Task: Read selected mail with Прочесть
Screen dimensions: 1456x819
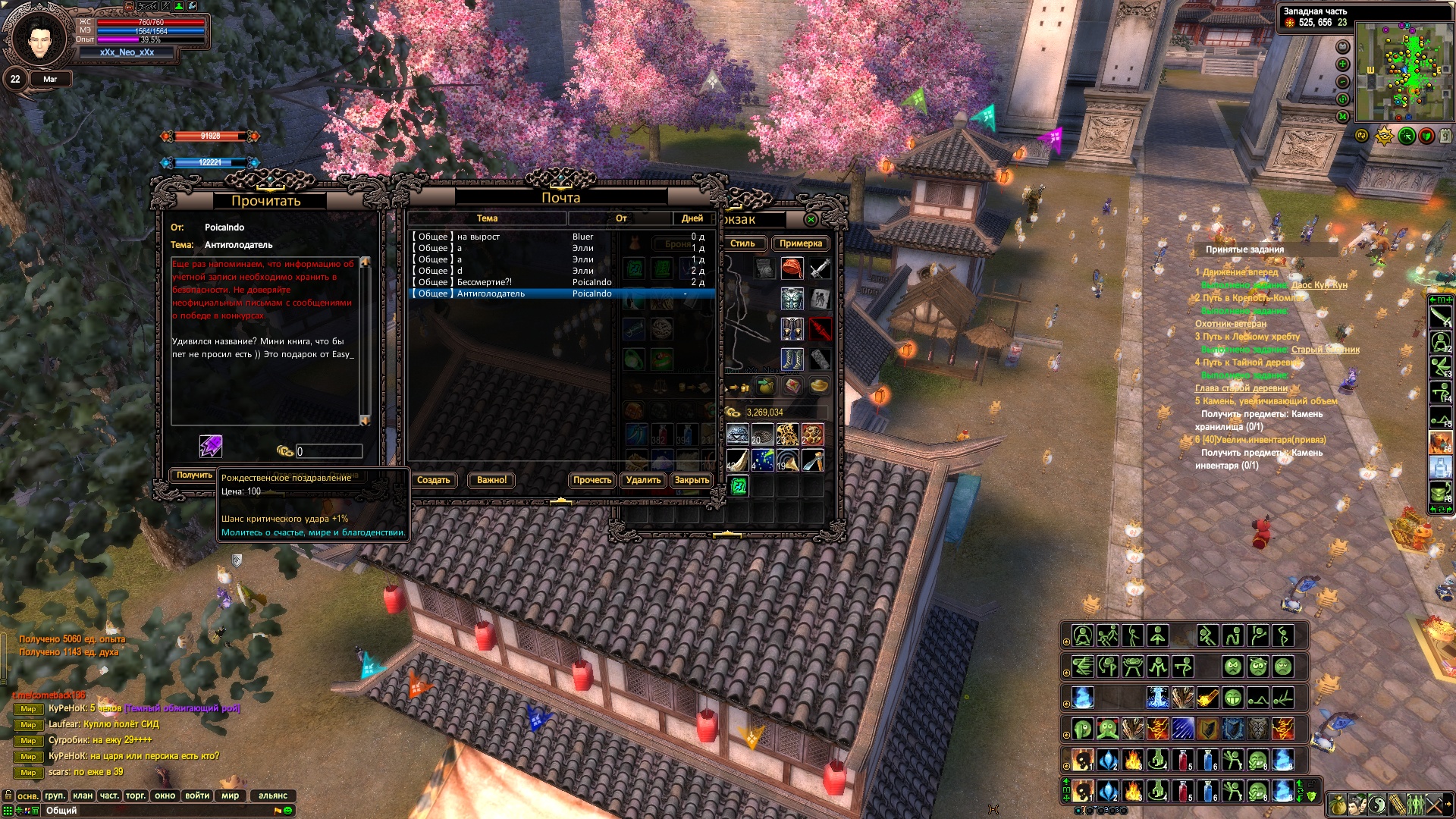Action: [591, 480]
